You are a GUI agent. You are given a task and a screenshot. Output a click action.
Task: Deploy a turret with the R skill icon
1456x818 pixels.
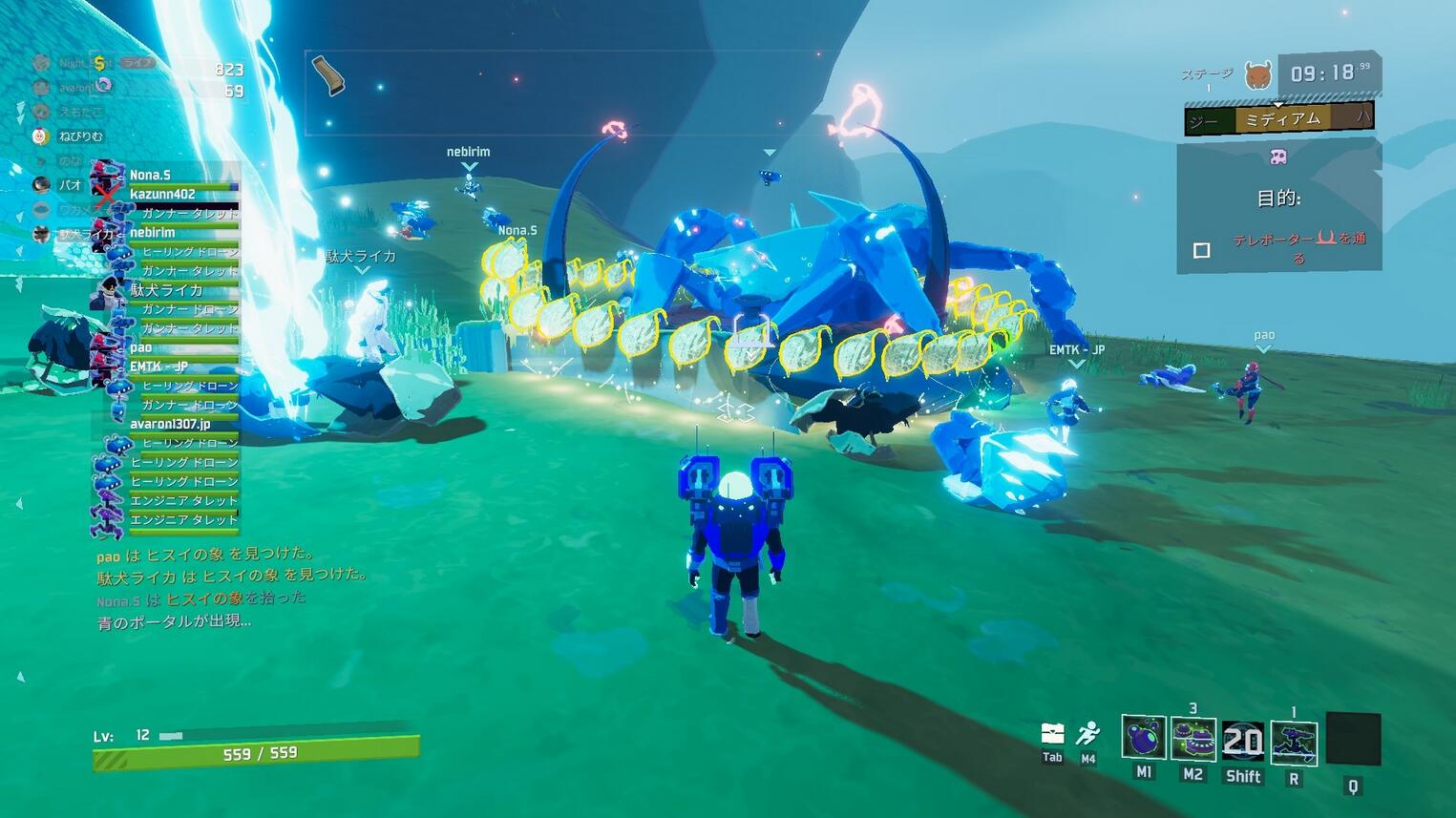[1294, 743]
